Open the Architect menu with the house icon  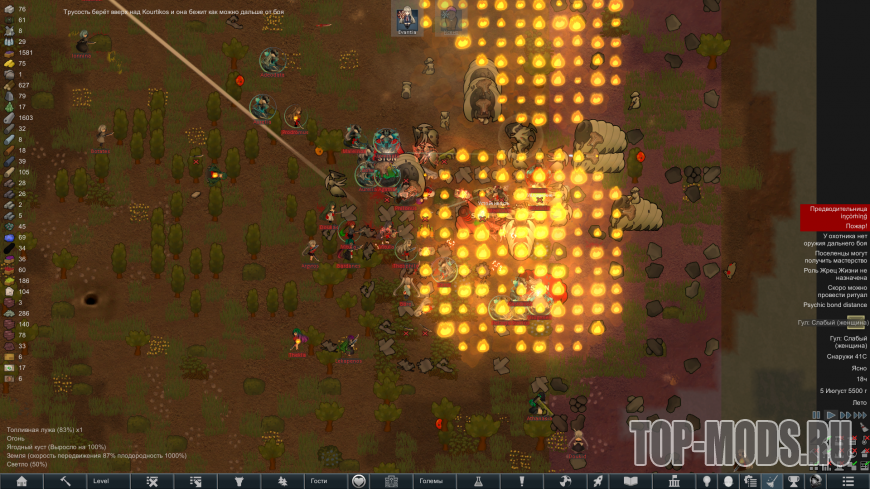pyautogui.click(x=21, y=481)
